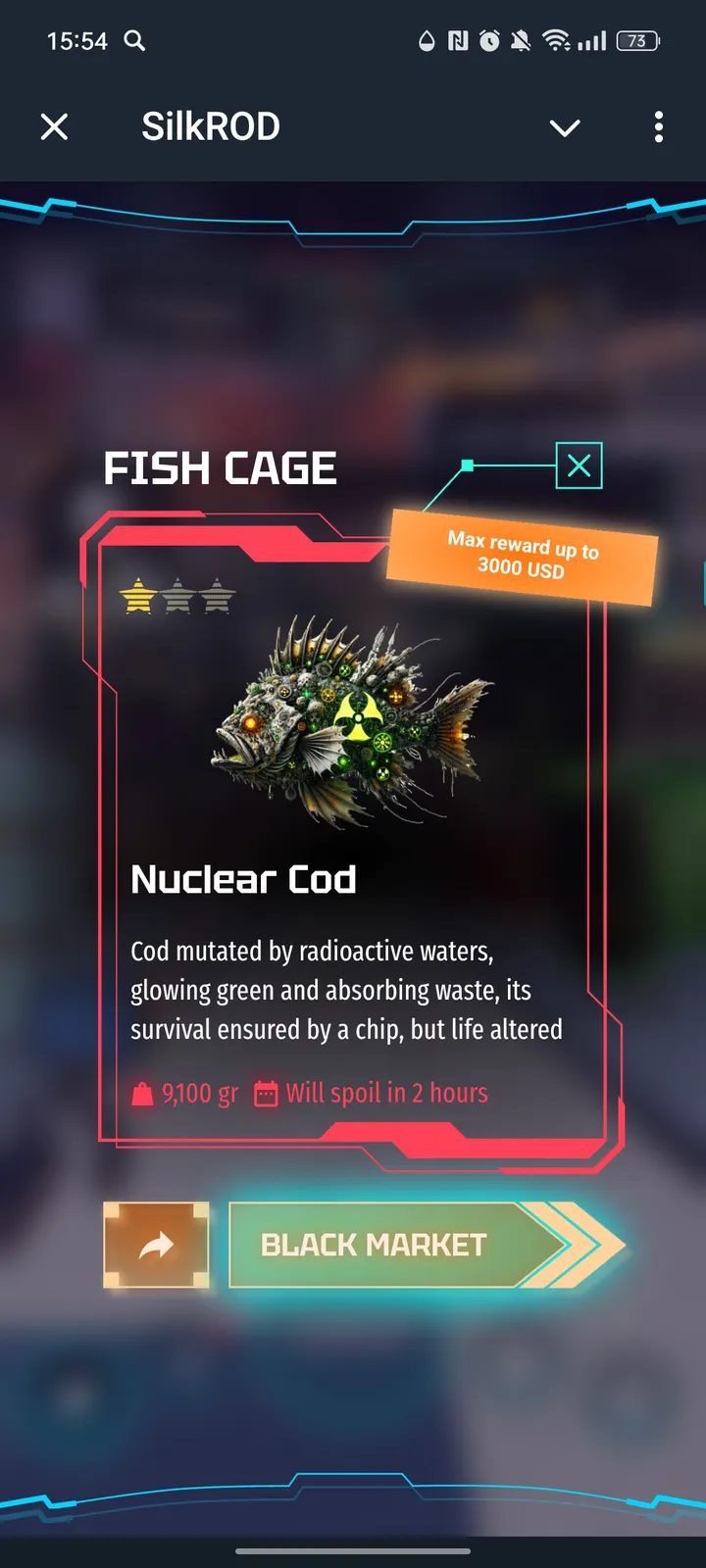Screen dimensions: 706x1568
Task: Share the Nuclear Cod with the arrow button
Action: (156, 1245)
